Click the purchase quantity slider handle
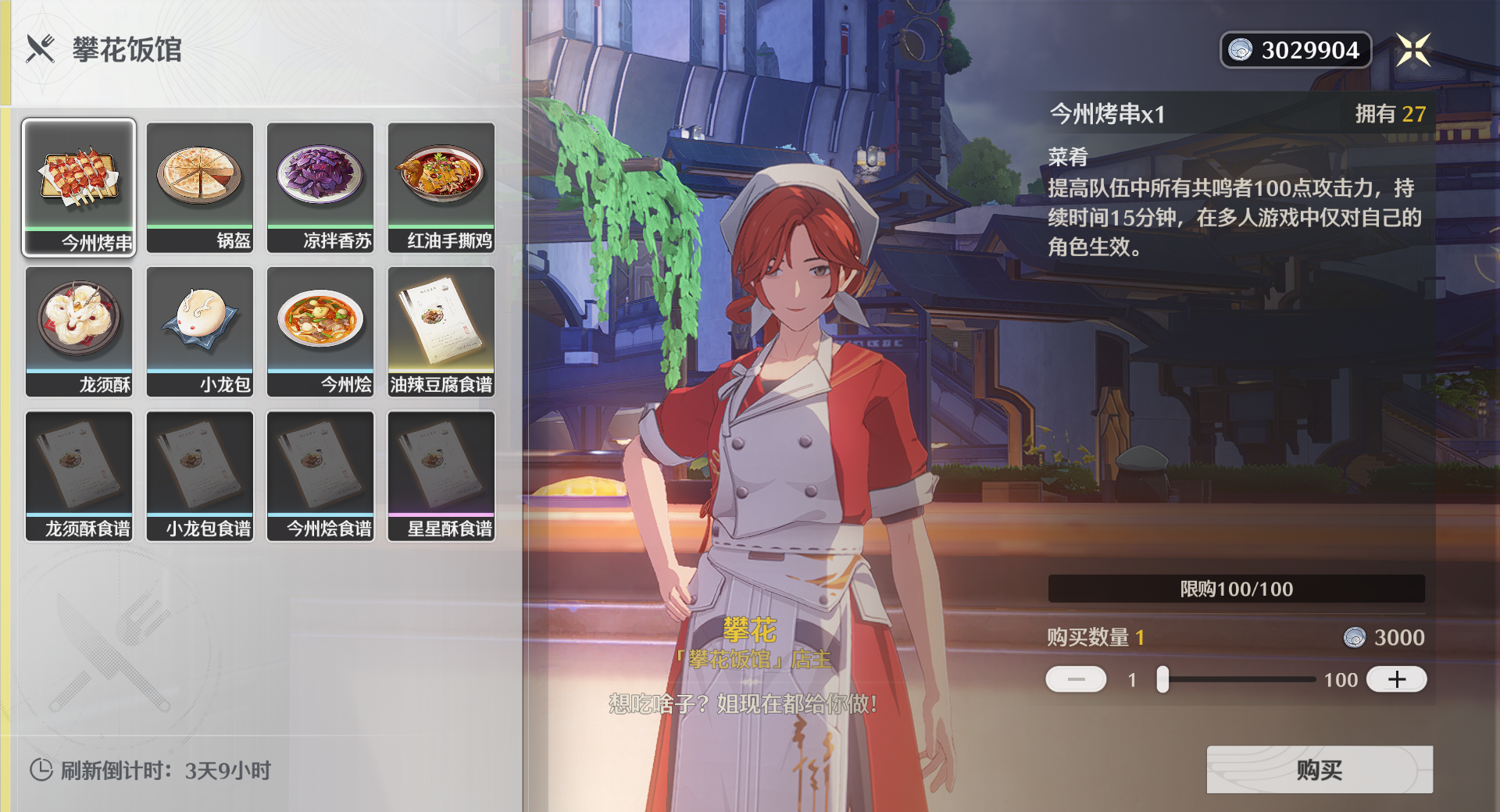1500x812 pixels. [x=1162, y=679]
